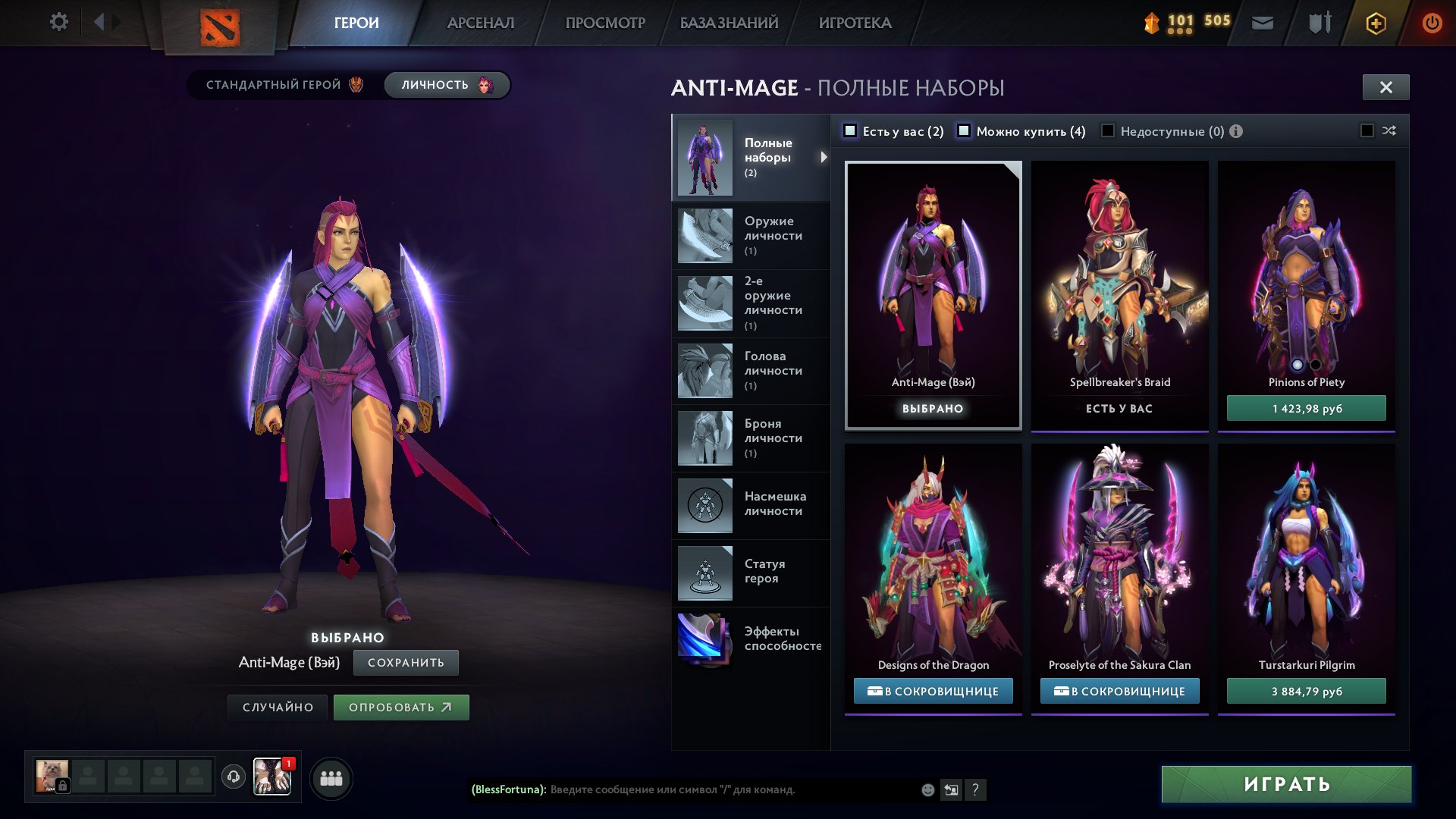
Task: Select the Статуя героя category
Action: tap(751, 572)
